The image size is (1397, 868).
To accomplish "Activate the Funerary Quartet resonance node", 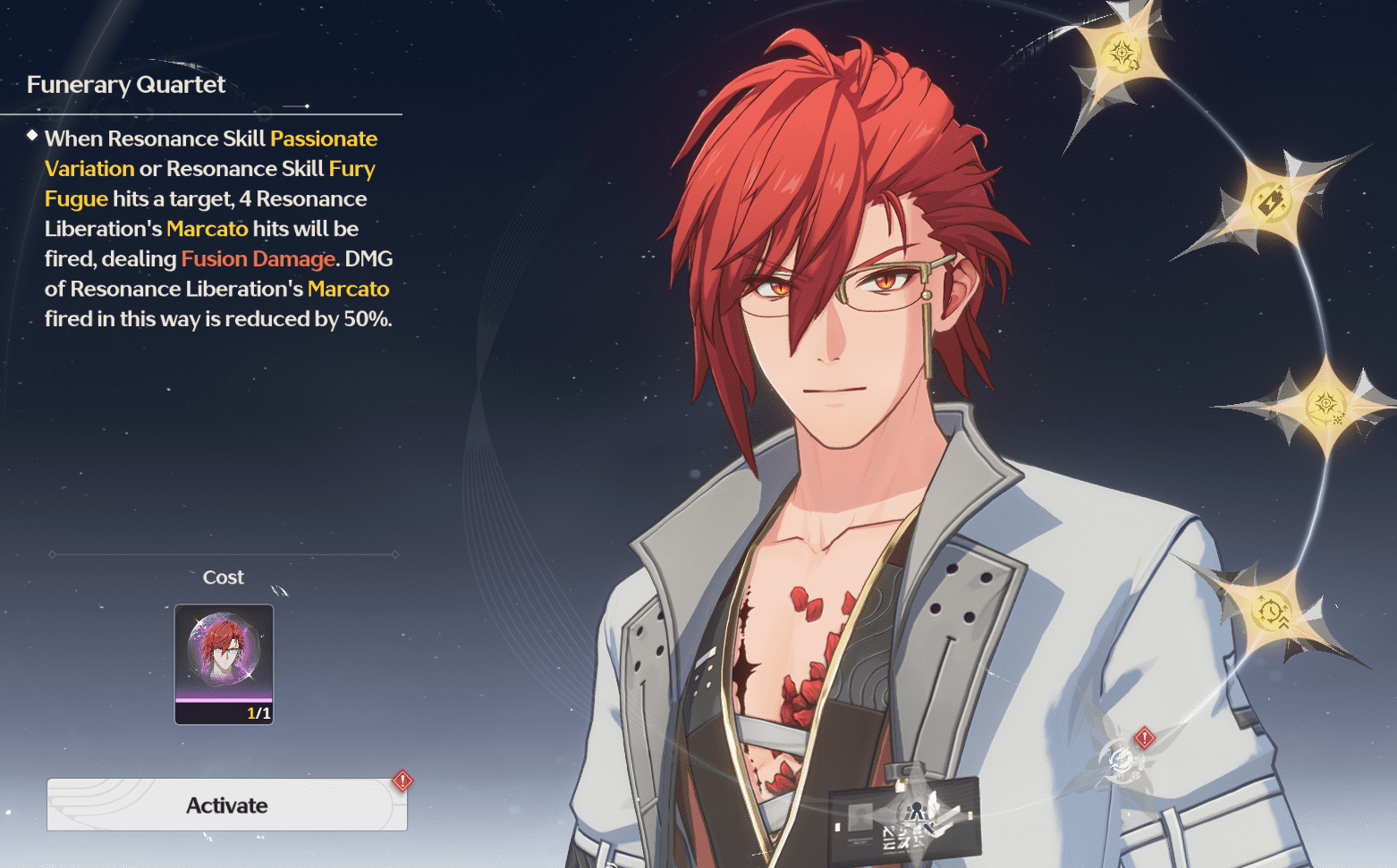I will tap(227, 805).
